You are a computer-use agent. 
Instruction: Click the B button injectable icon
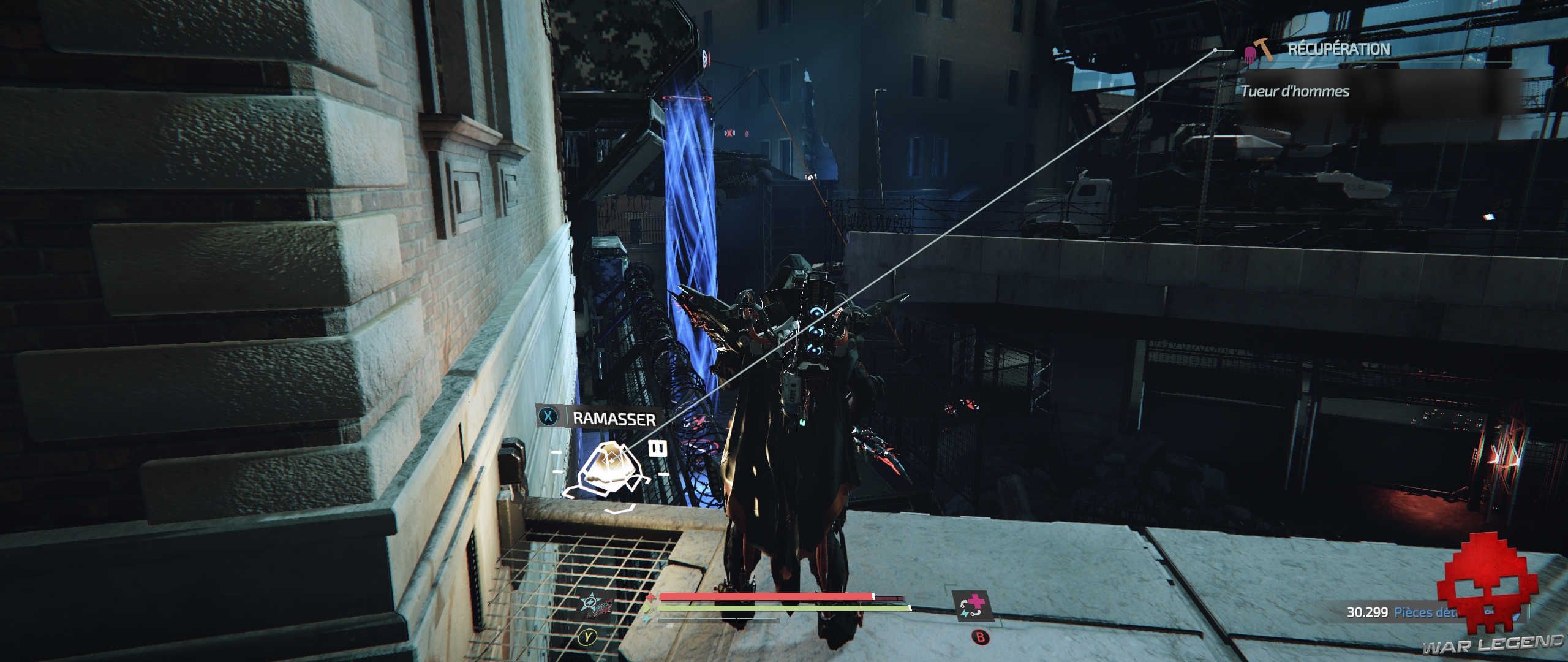(x=980, y=637)
